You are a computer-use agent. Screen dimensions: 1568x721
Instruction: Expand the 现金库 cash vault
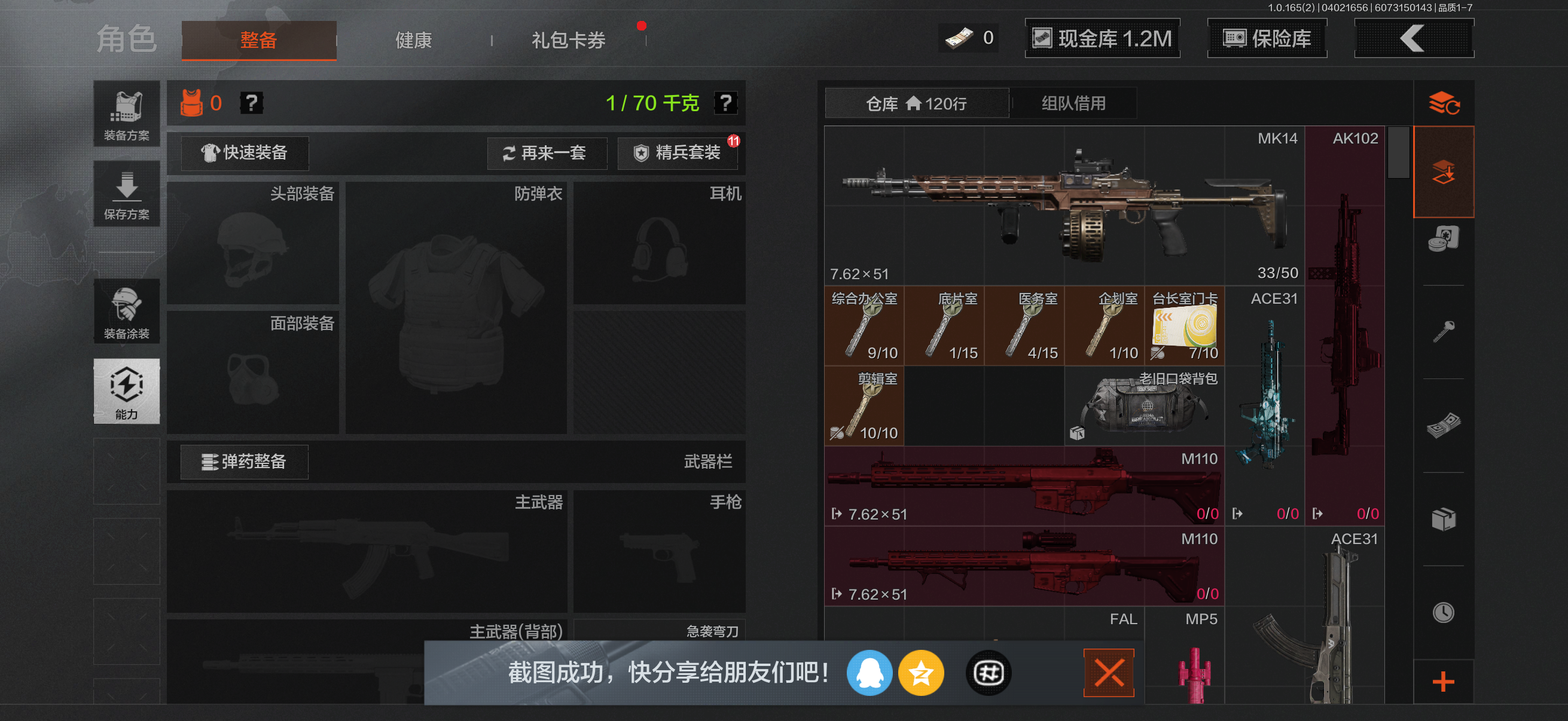point(1102,38)
